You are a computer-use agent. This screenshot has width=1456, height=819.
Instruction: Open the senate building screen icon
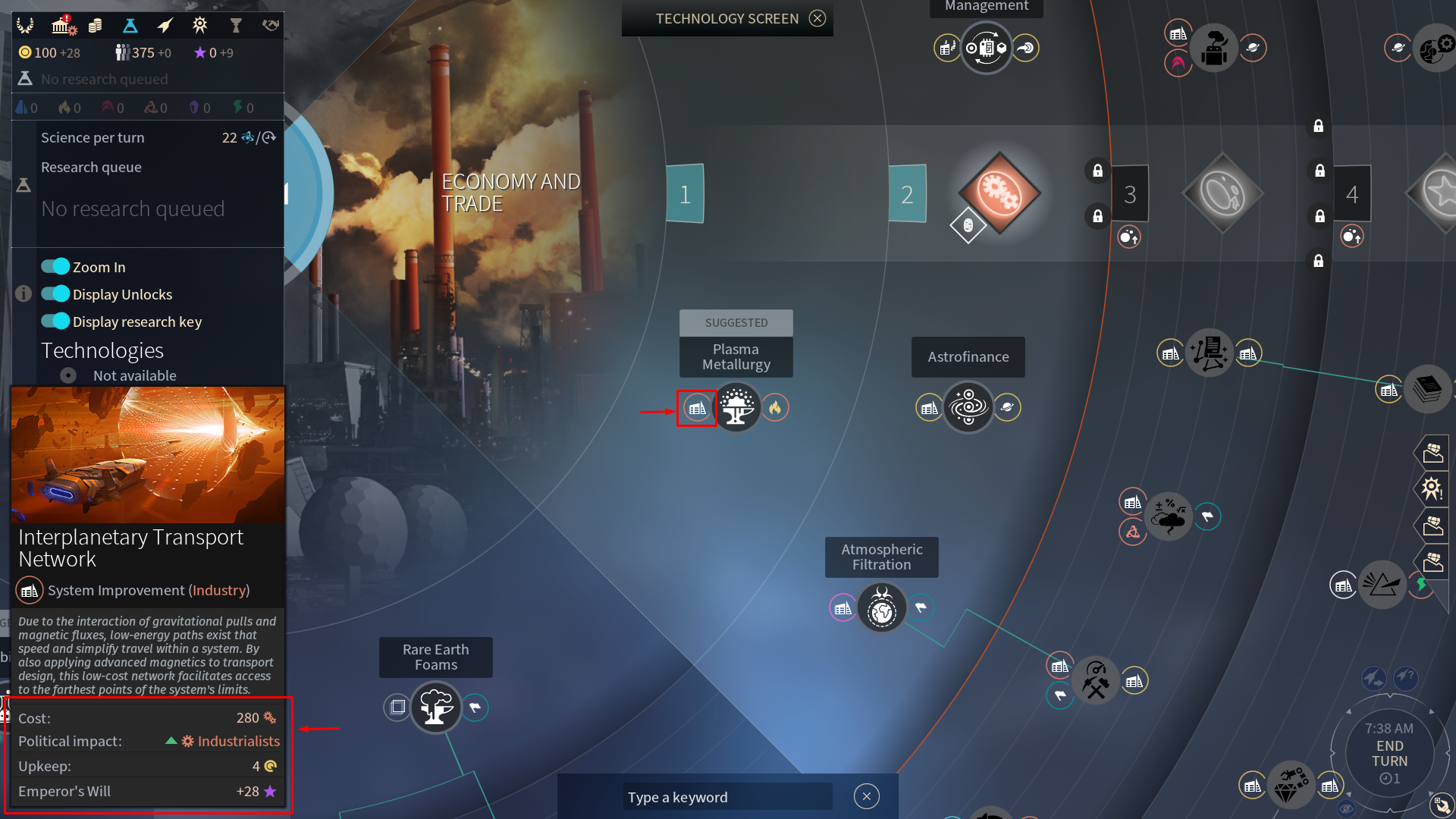click(62, 26)
